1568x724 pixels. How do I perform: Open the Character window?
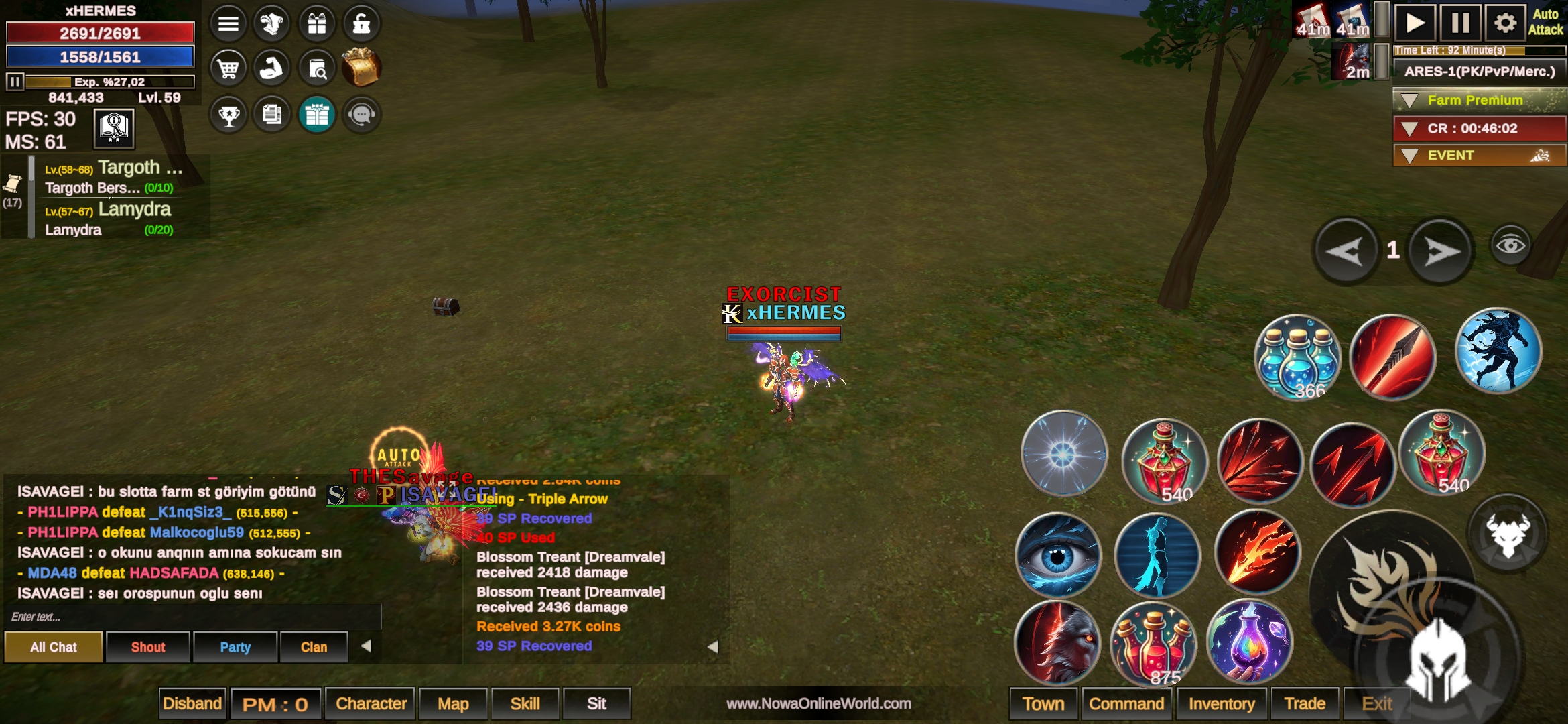371,704
